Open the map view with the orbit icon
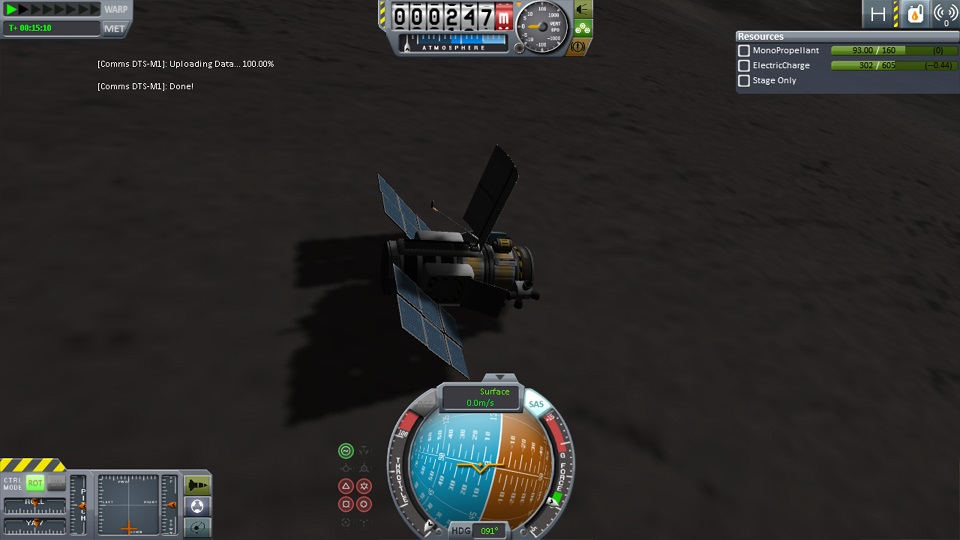This screenshot has height=540, width=960. [x=198, y=526]
